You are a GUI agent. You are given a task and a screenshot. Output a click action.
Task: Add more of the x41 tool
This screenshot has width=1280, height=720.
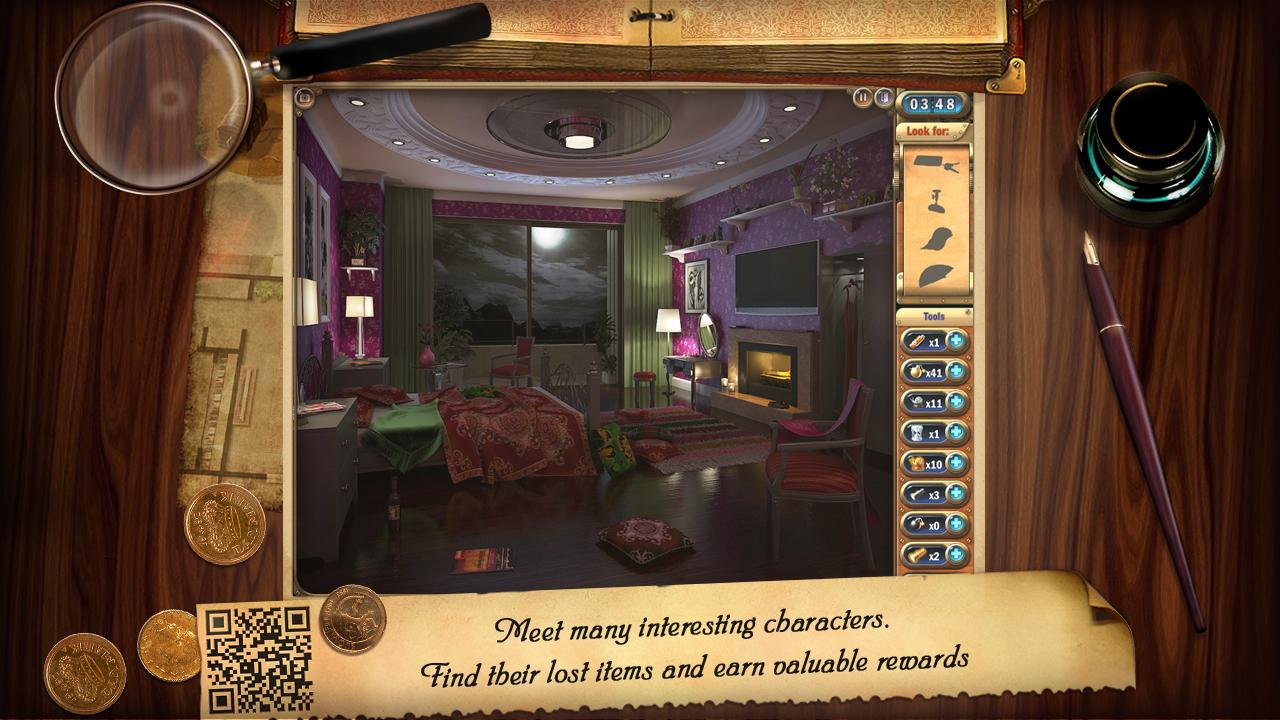[957, 372]
